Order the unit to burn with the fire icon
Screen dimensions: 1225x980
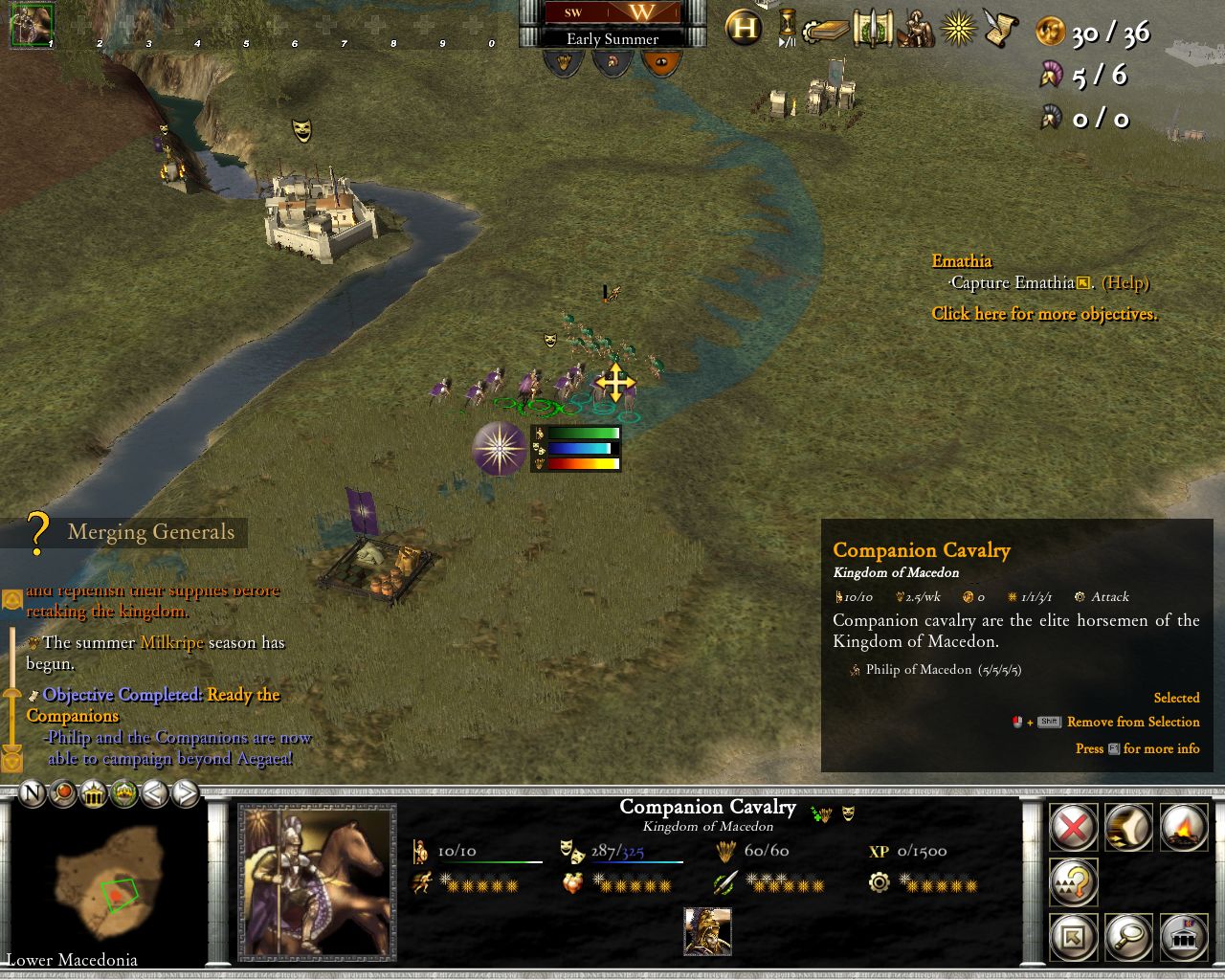(1184, 827)
